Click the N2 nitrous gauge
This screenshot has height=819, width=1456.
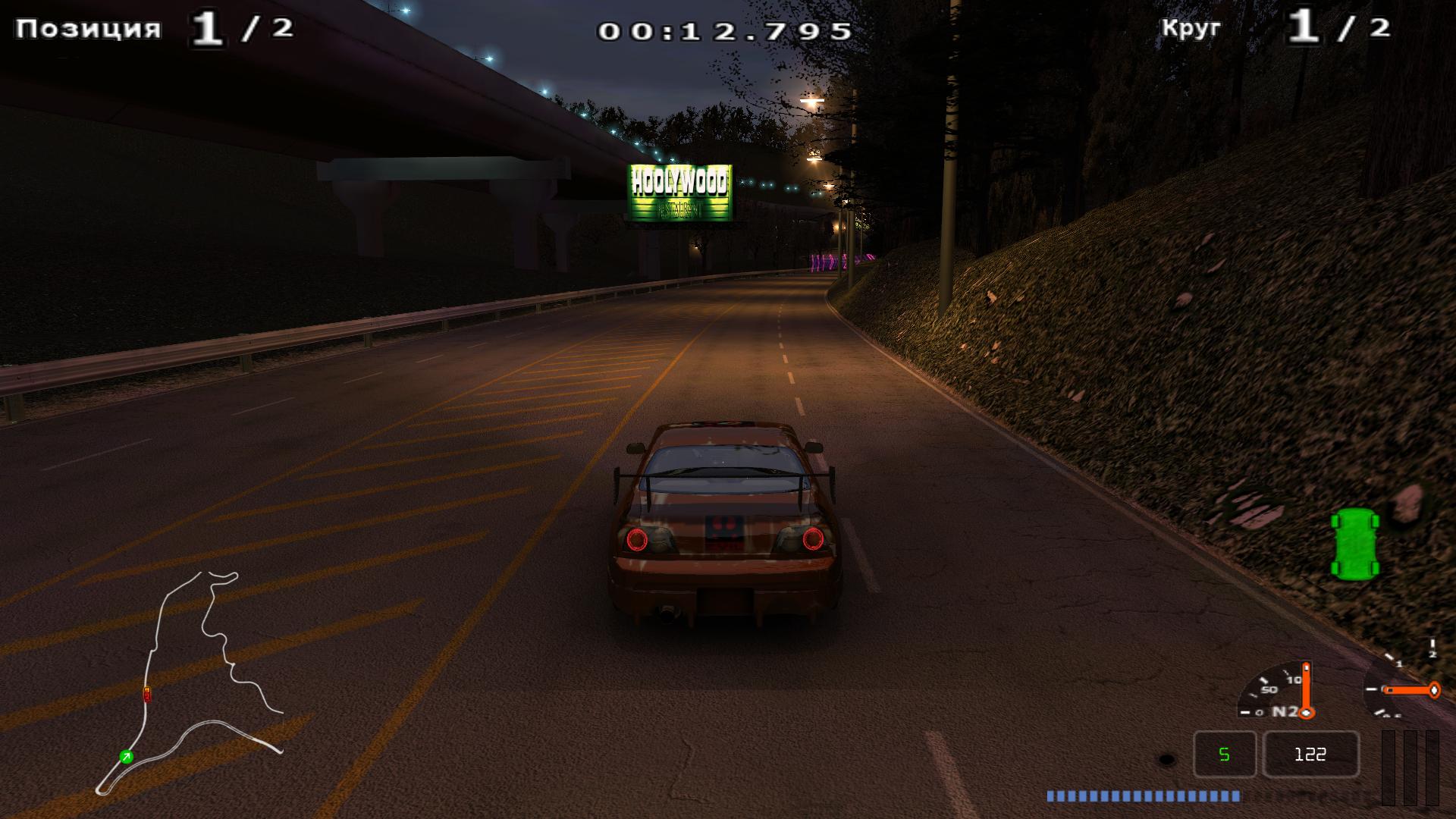coord(1277,692)
